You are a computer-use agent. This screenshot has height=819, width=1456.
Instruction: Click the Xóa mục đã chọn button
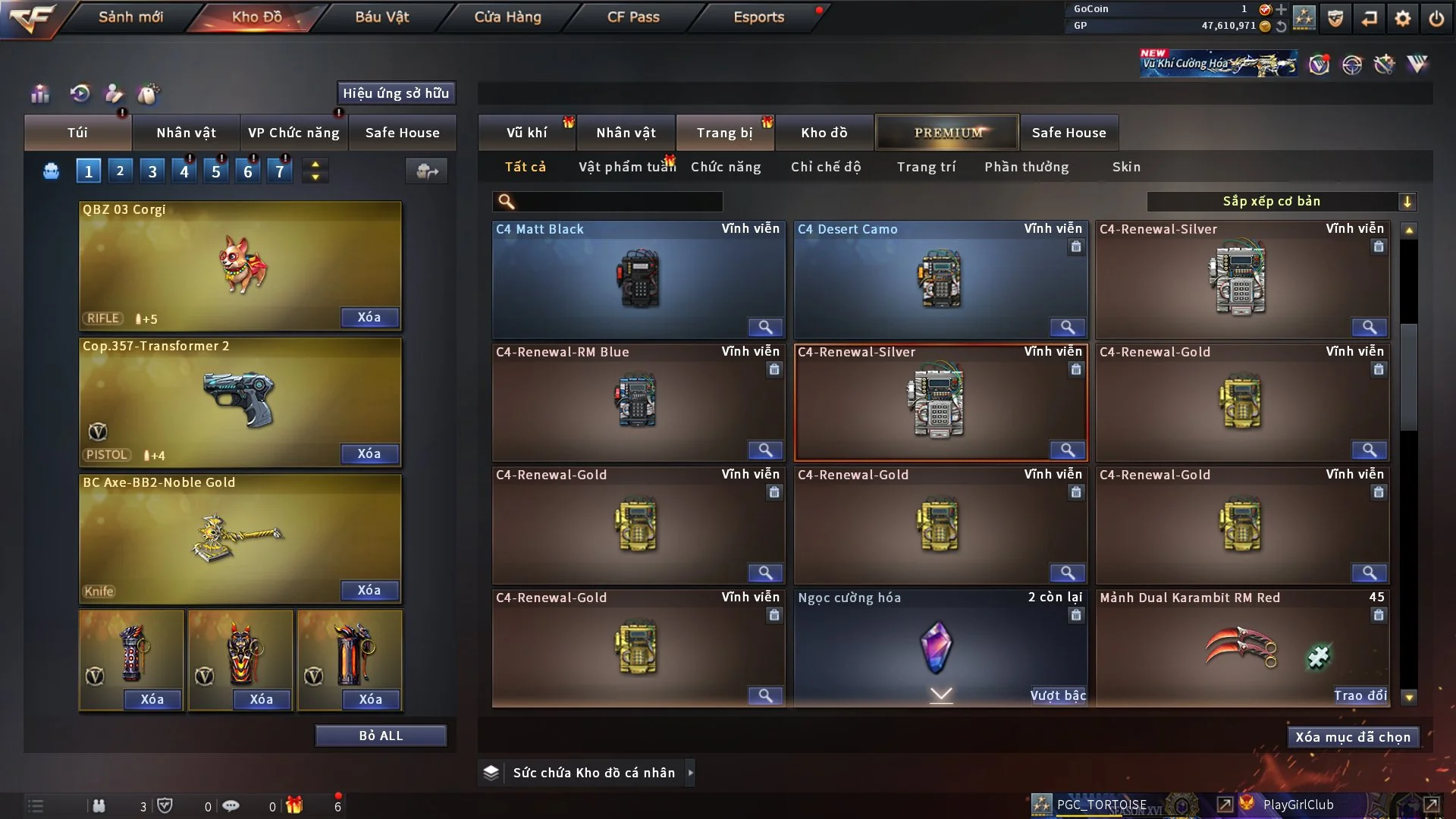point(1353,737)
